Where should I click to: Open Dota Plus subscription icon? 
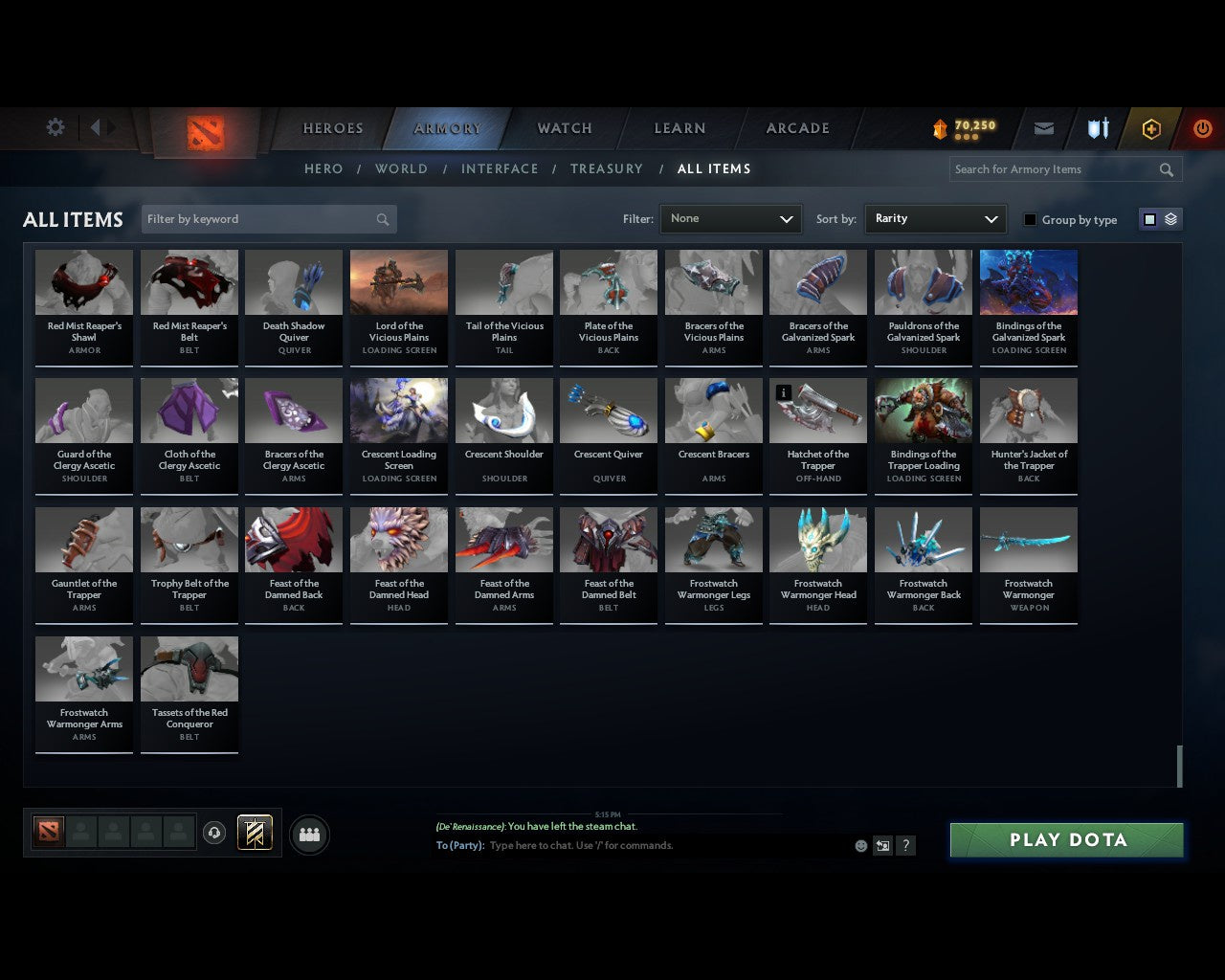coord(1150,128)
